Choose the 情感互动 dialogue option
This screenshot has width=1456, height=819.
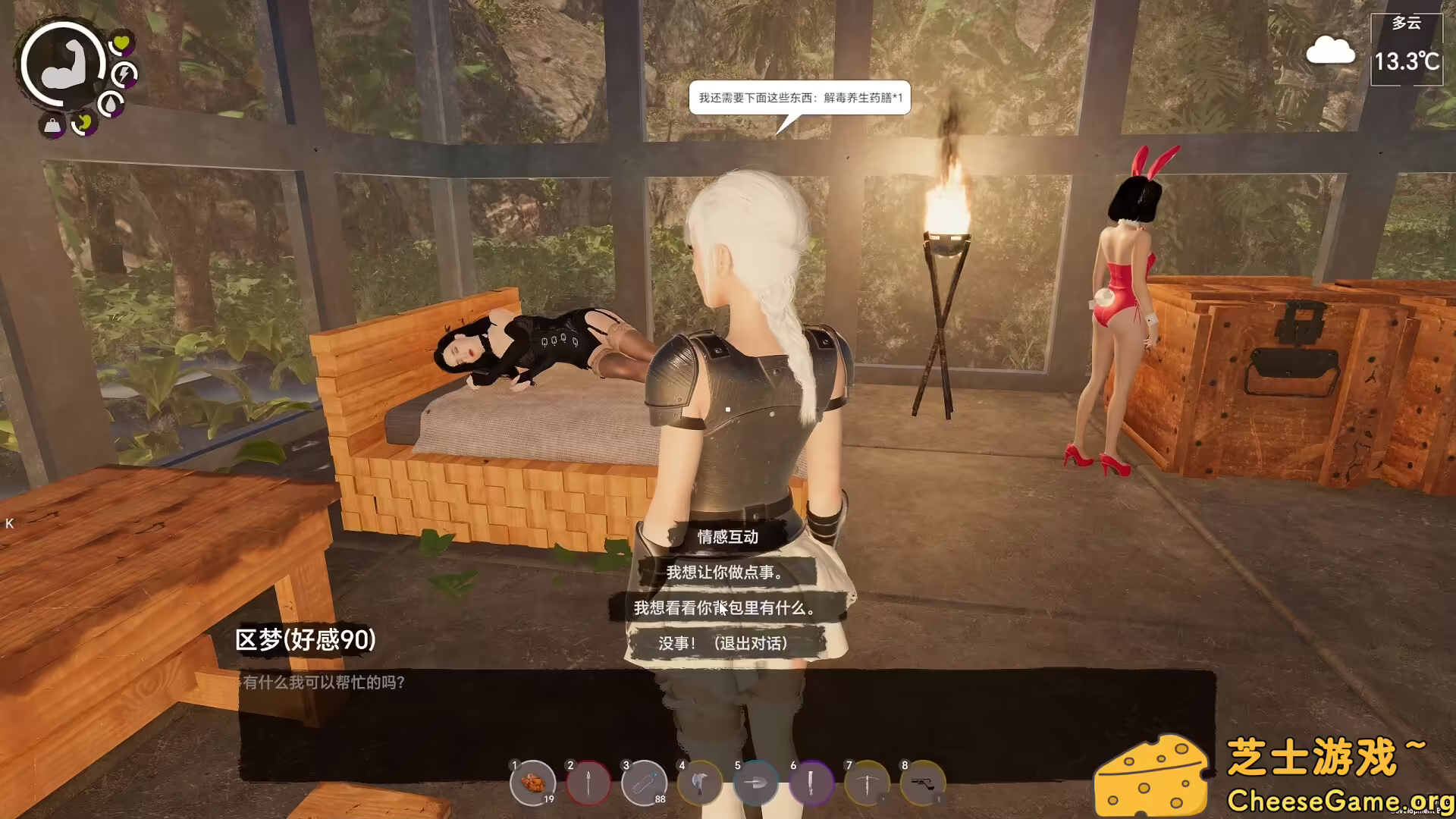[x=729, y=538]
